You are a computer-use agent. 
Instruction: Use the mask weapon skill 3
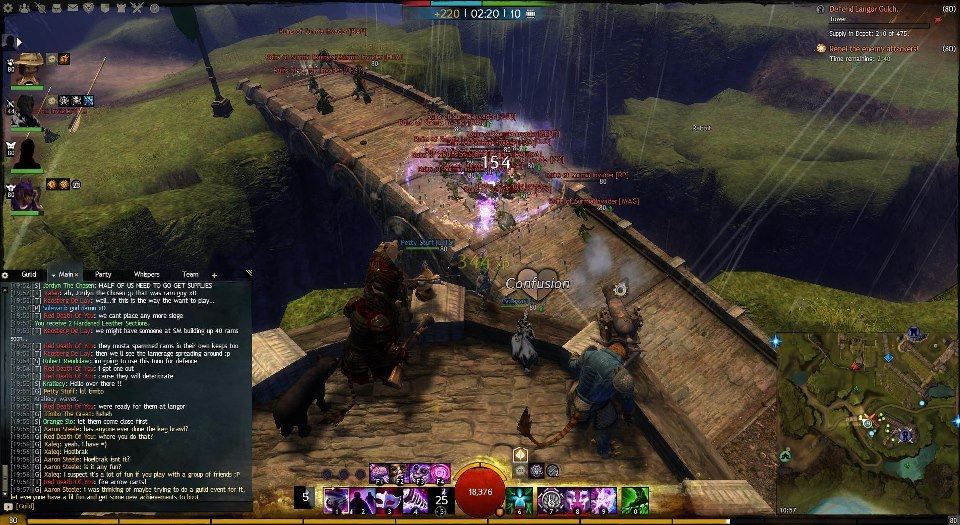pos(388,499)
